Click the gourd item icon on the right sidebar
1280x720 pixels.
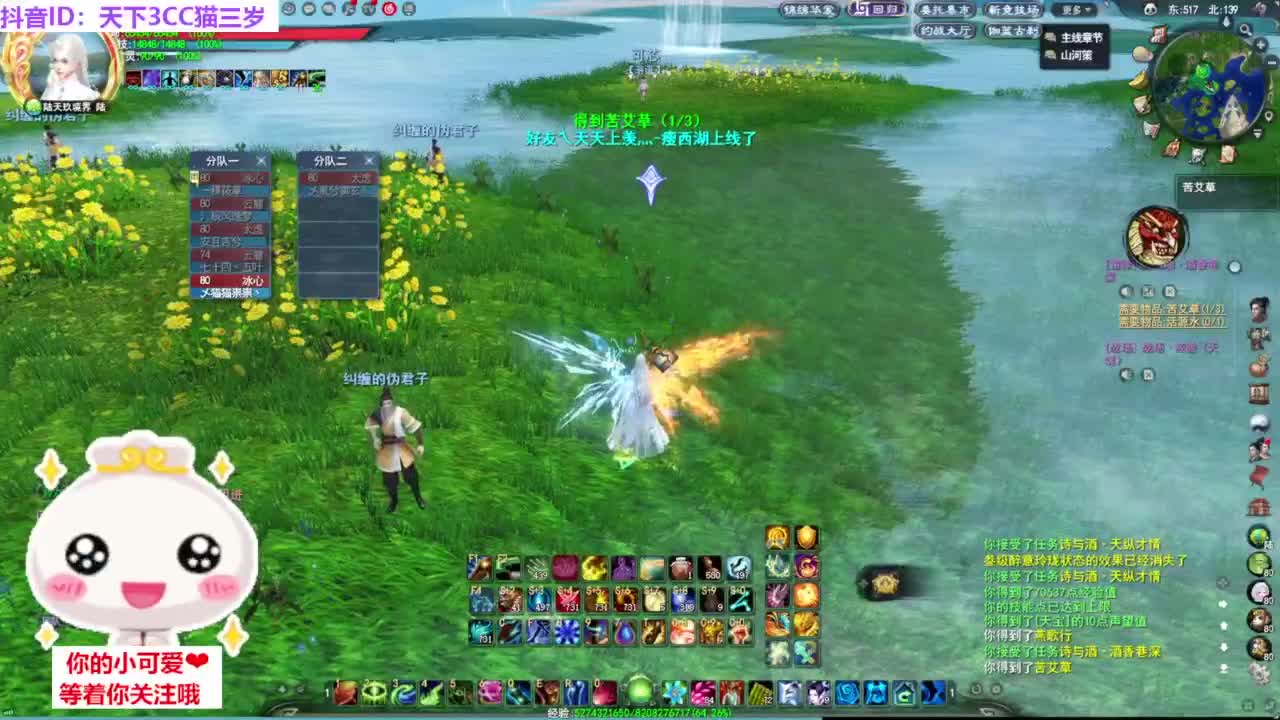point(1257,365)
